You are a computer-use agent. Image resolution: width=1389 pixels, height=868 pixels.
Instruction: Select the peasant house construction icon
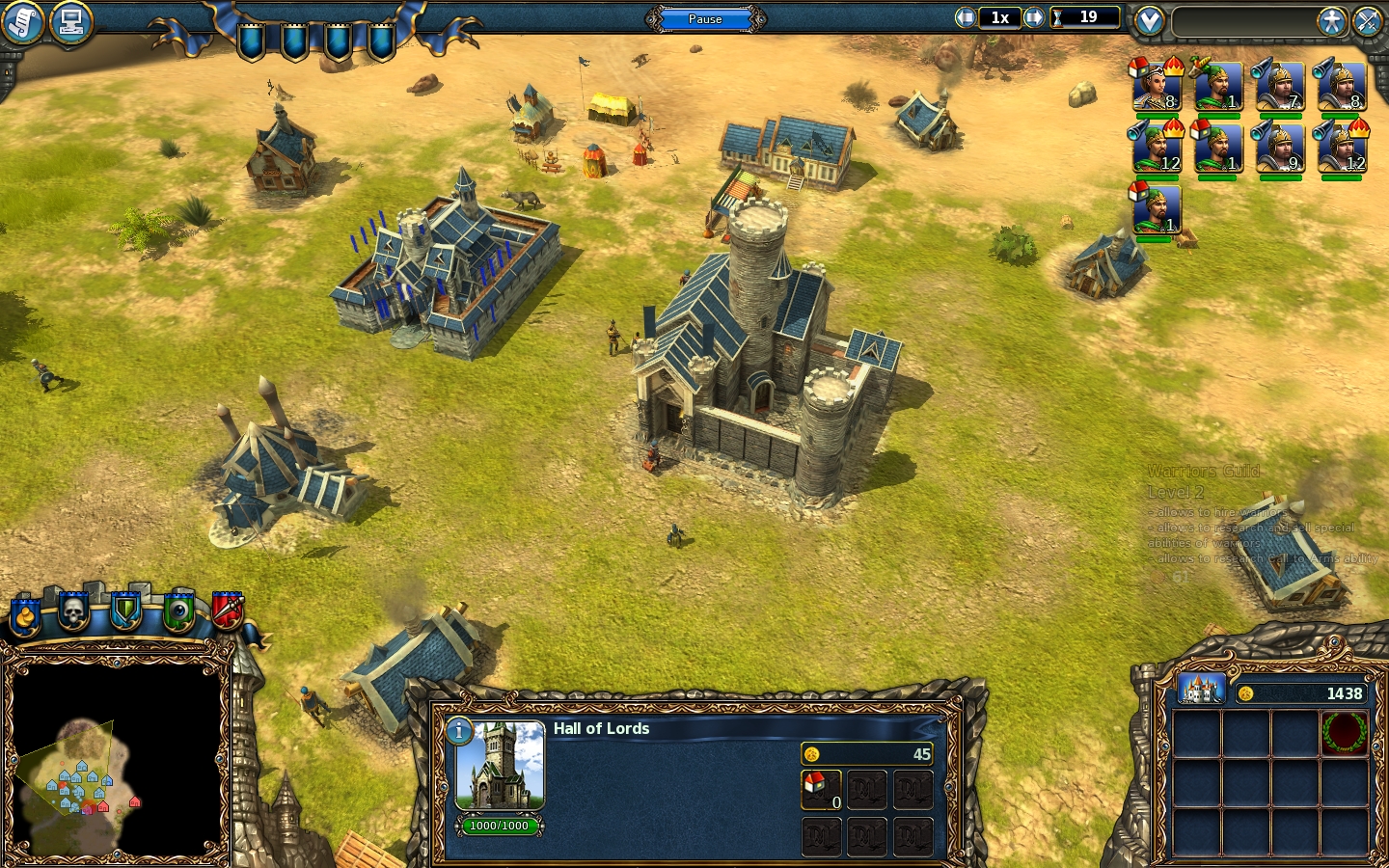(821, 788)
